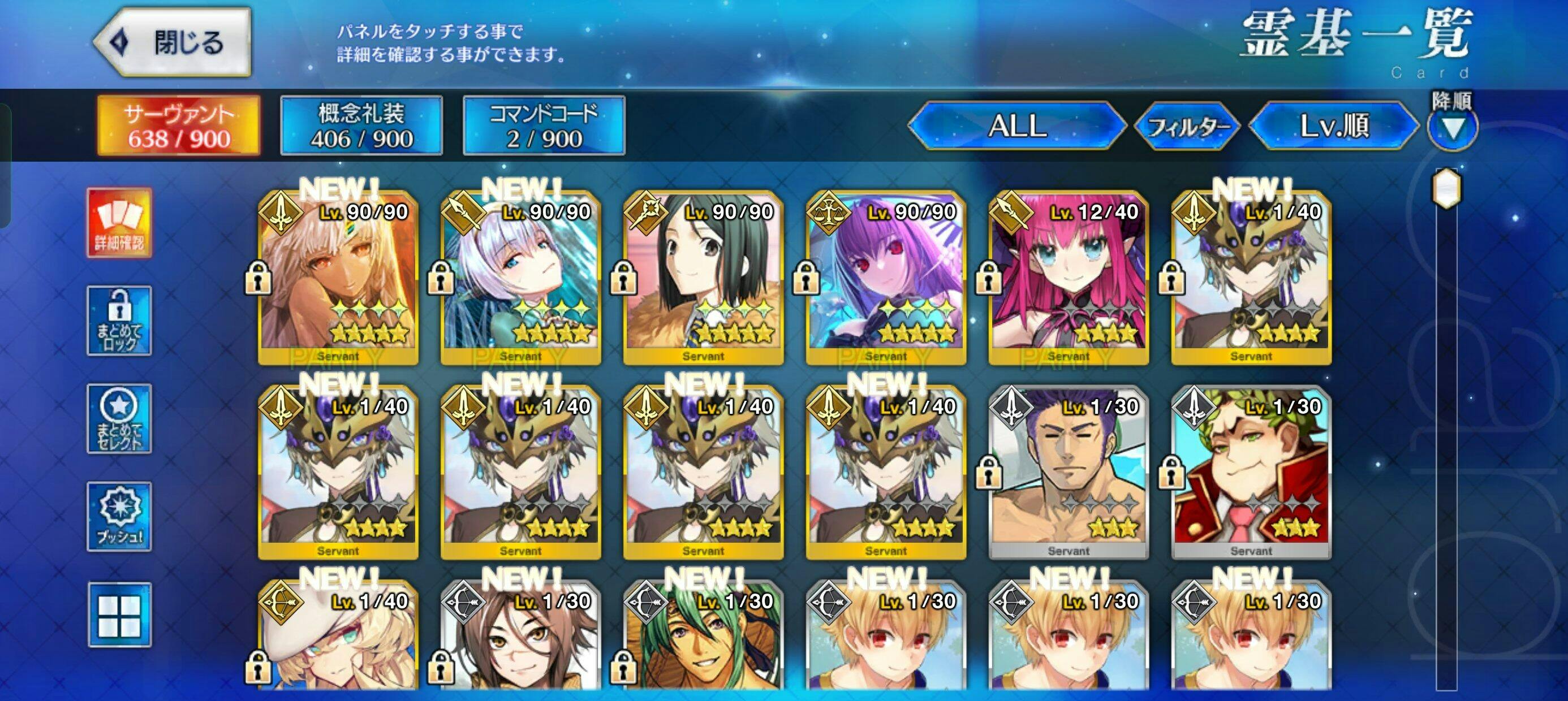Choose the まとめてロック bulk lock button
Viewport: 1568px width, 701px height.
tap(119, 321)
